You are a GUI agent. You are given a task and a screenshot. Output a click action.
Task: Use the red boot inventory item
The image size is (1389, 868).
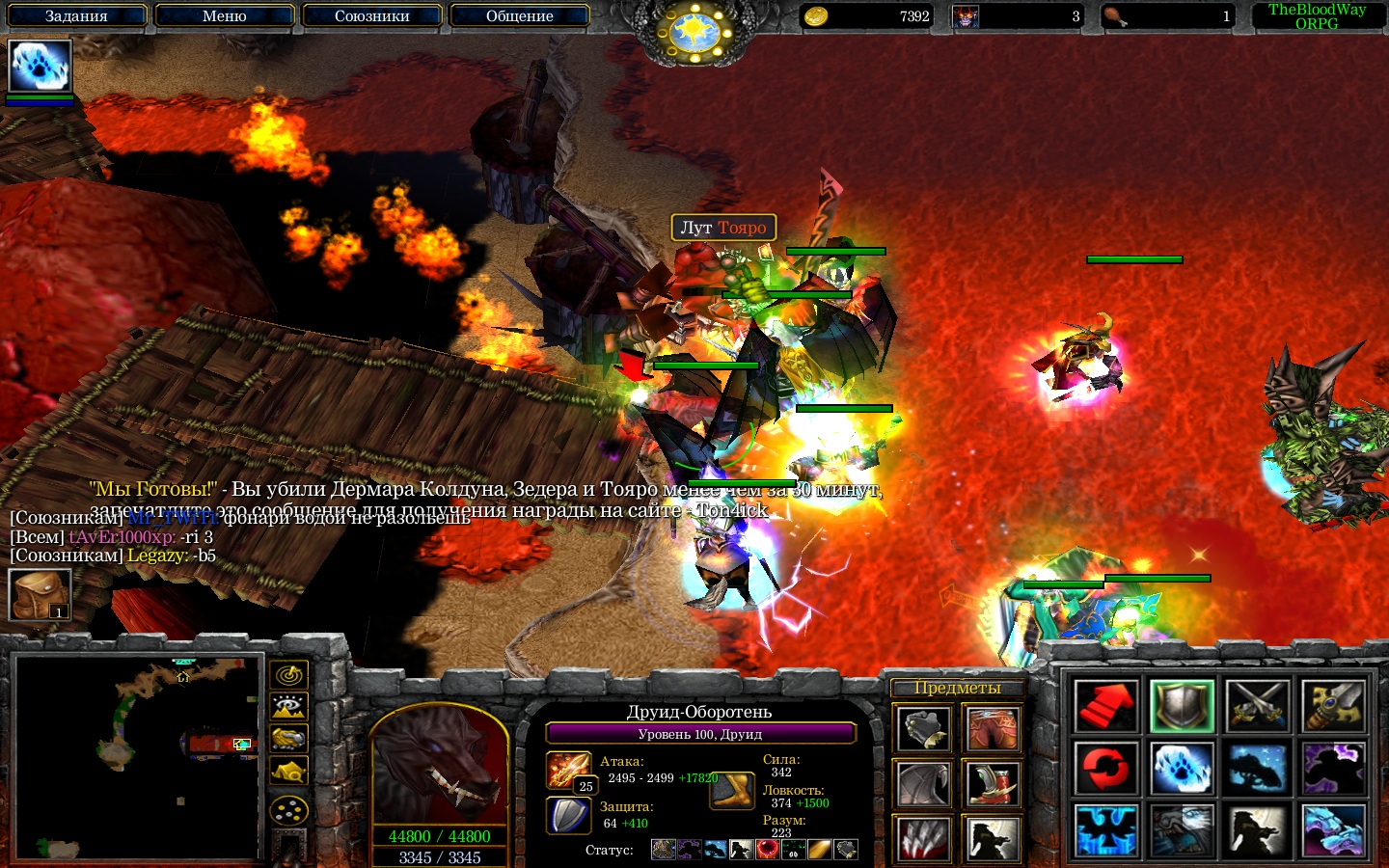coord(993,785)
